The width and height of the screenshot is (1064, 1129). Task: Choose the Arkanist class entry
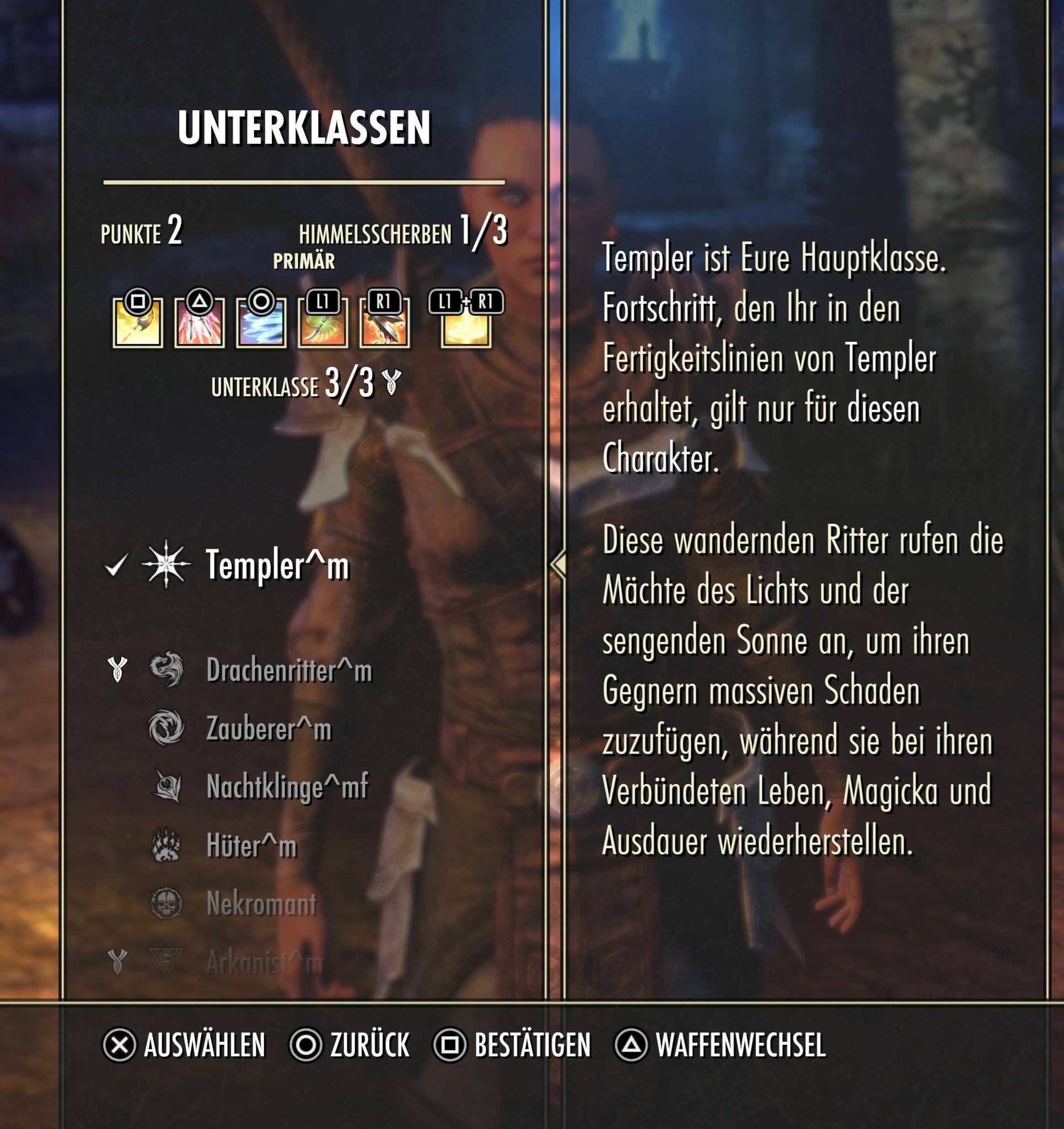264,962
